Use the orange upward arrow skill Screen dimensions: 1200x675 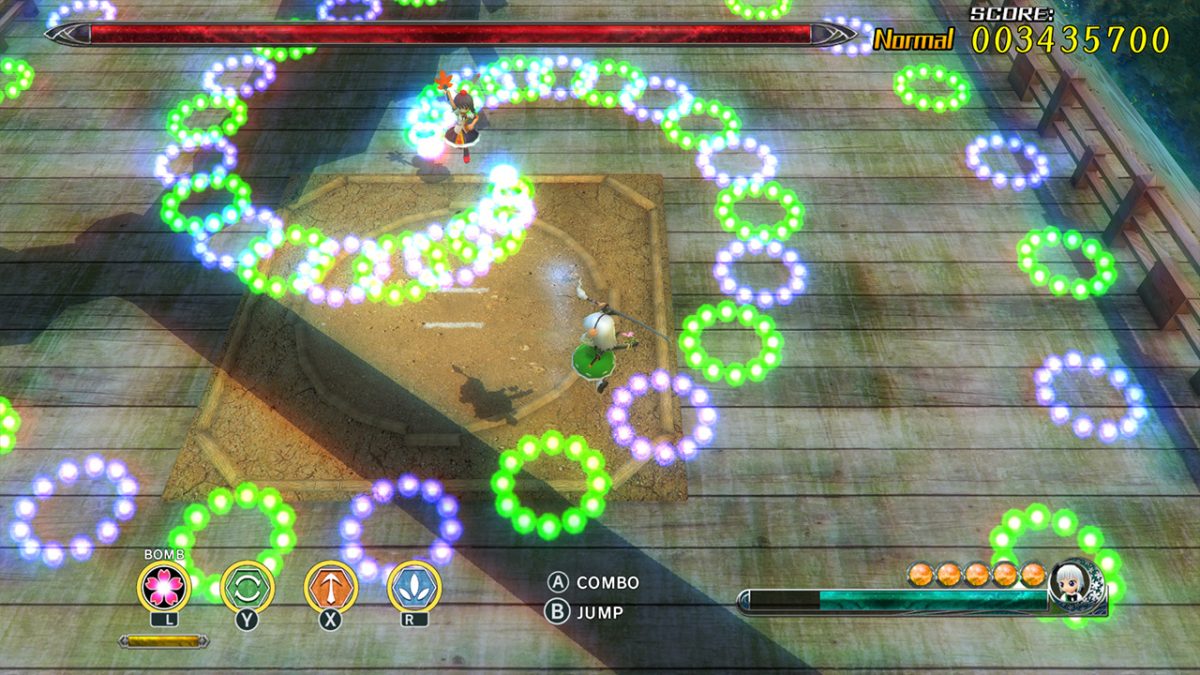(x=331, y=587)
